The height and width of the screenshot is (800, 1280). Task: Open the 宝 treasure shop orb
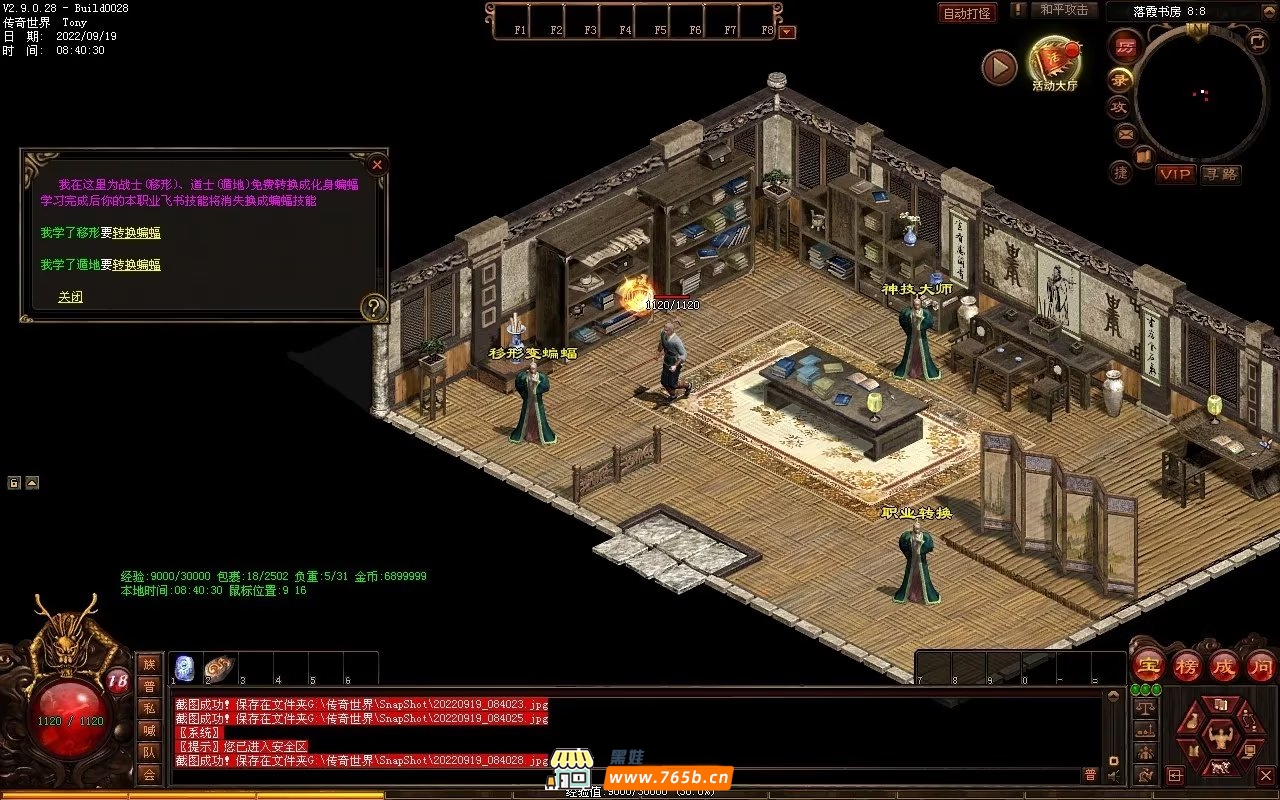pyautogui.click(x=1148, y=665)
